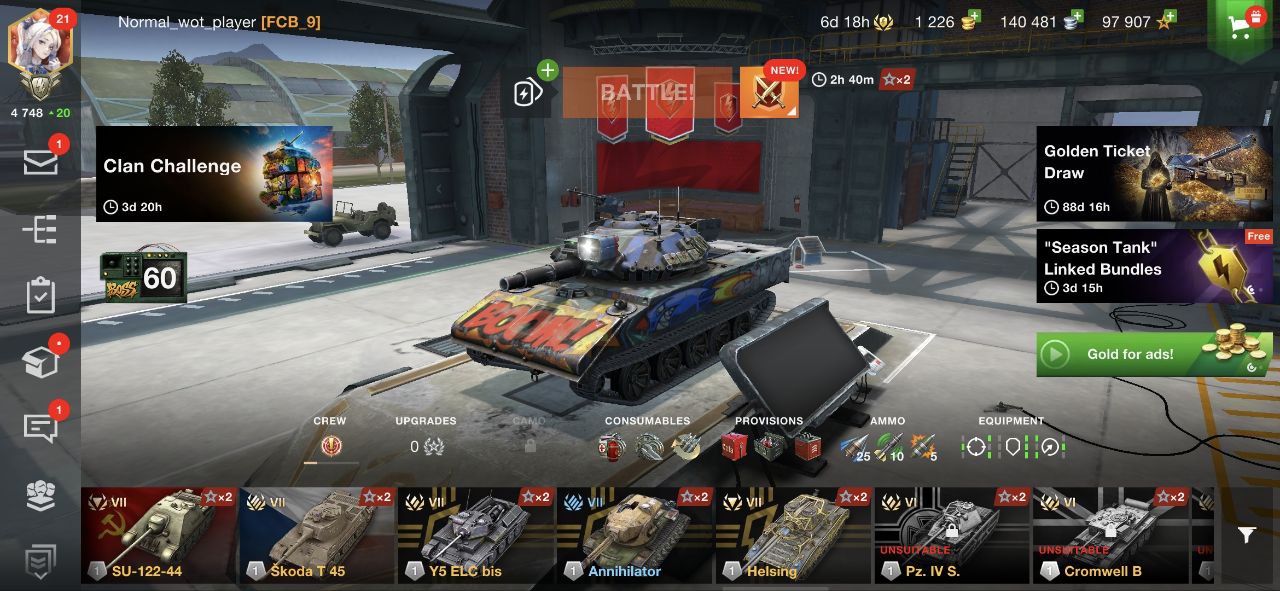Open the Equipment slots panel
The width and height of the screenshot is (1280, 591).
pos(1011,446)
